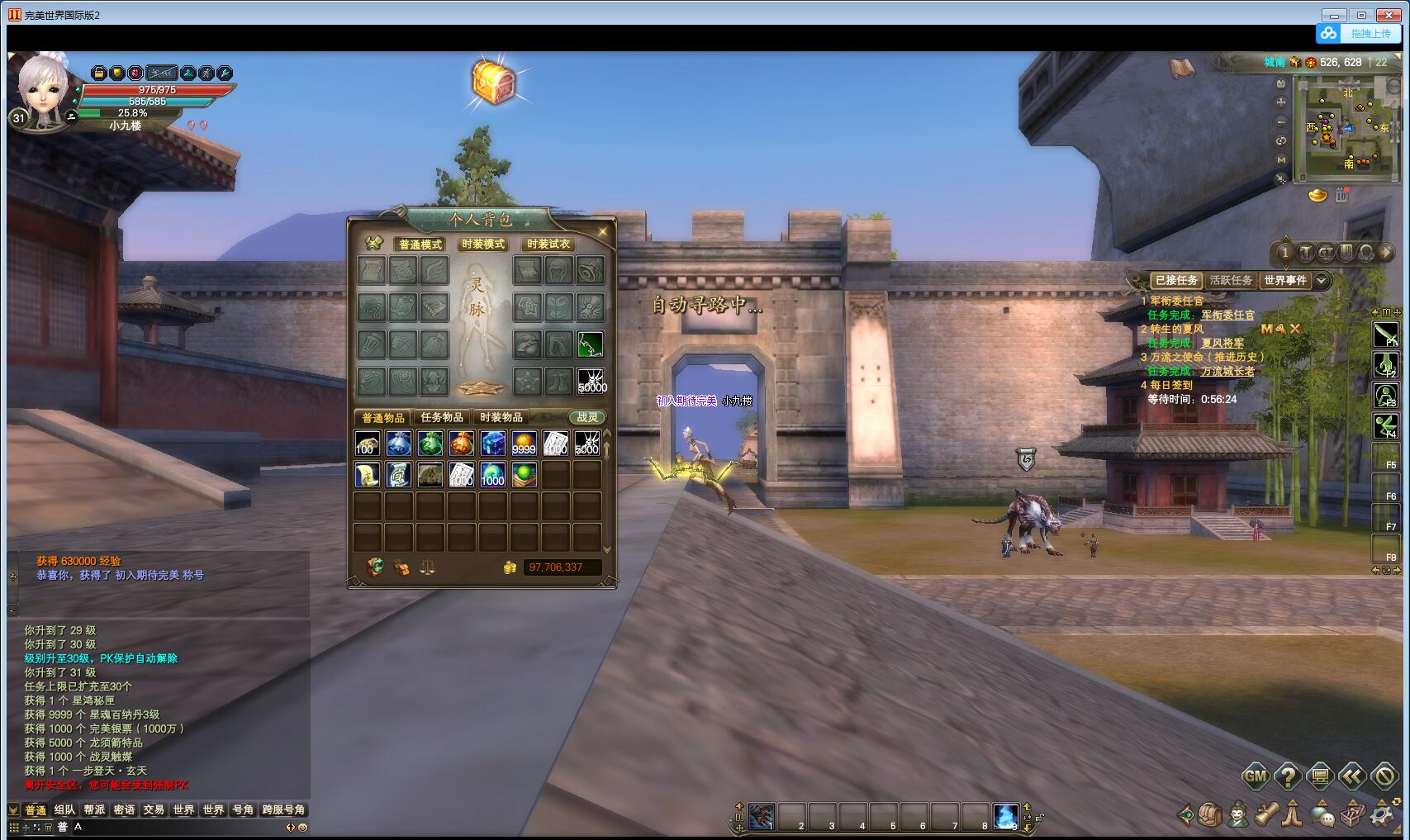Switch to 时装模式 fashion mode tab
Screen dimensions: 1410x840
pos(483,244)
